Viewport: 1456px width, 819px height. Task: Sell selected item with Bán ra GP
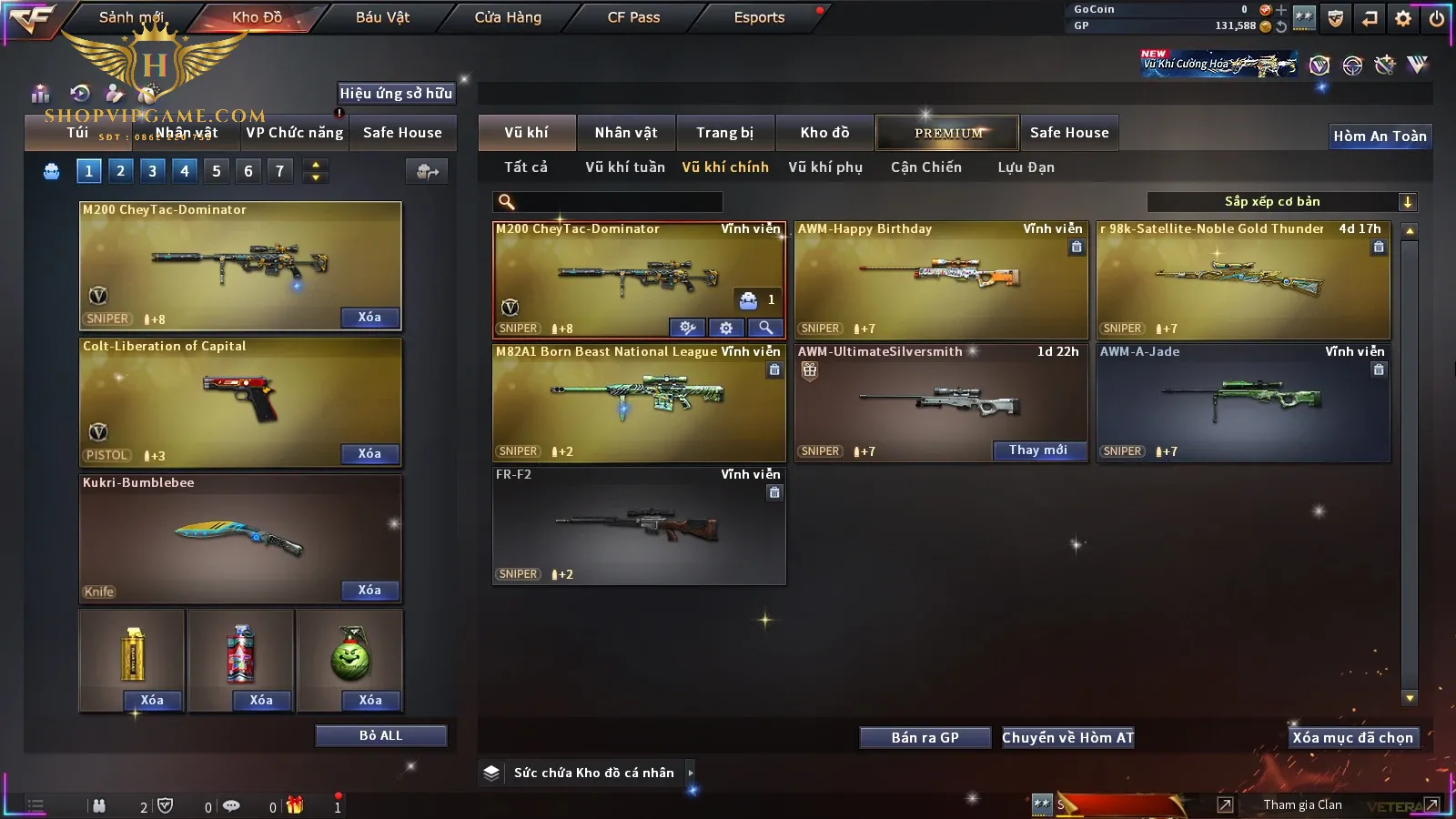925,738
